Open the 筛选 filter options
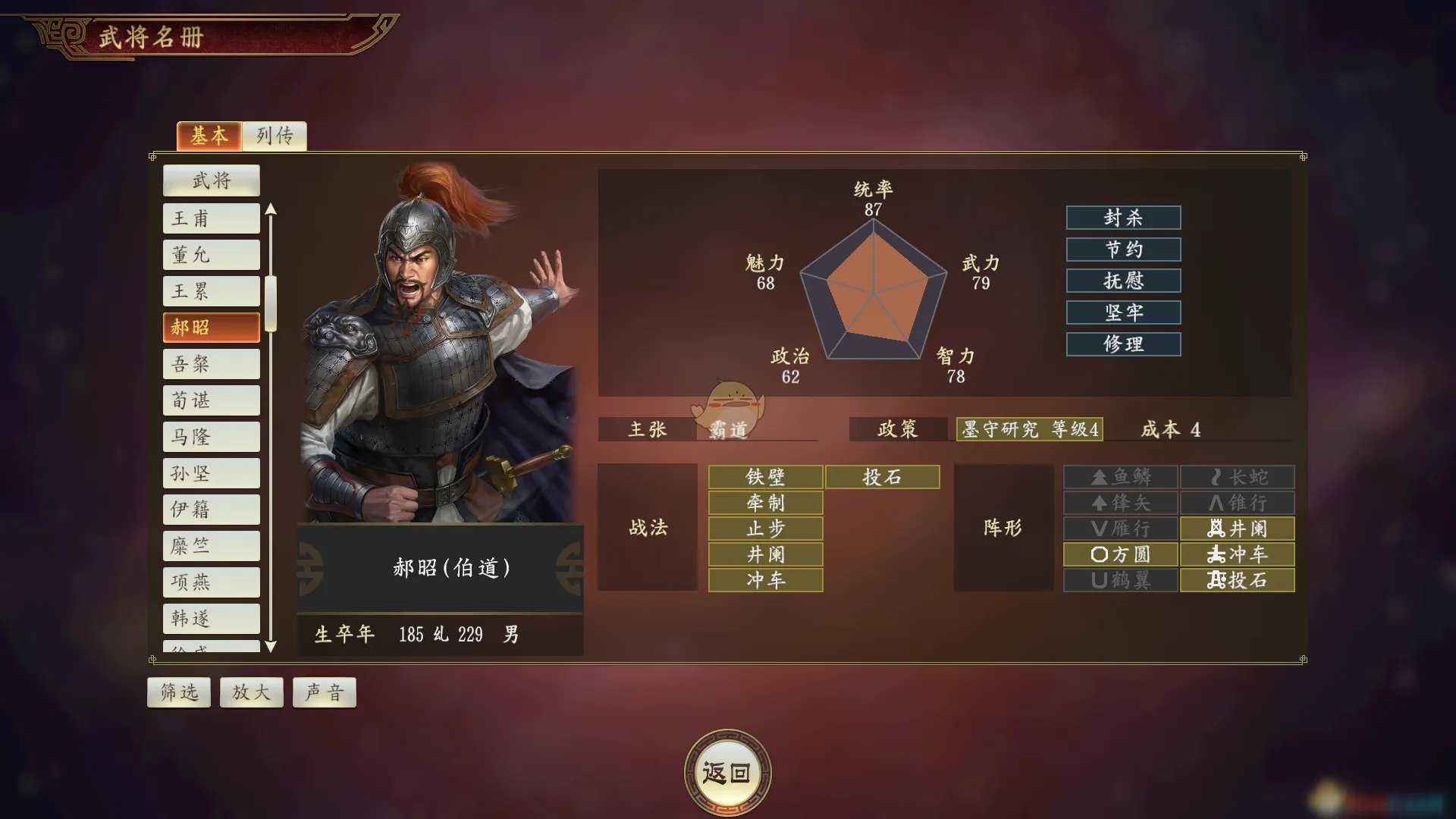 (178, 691)
